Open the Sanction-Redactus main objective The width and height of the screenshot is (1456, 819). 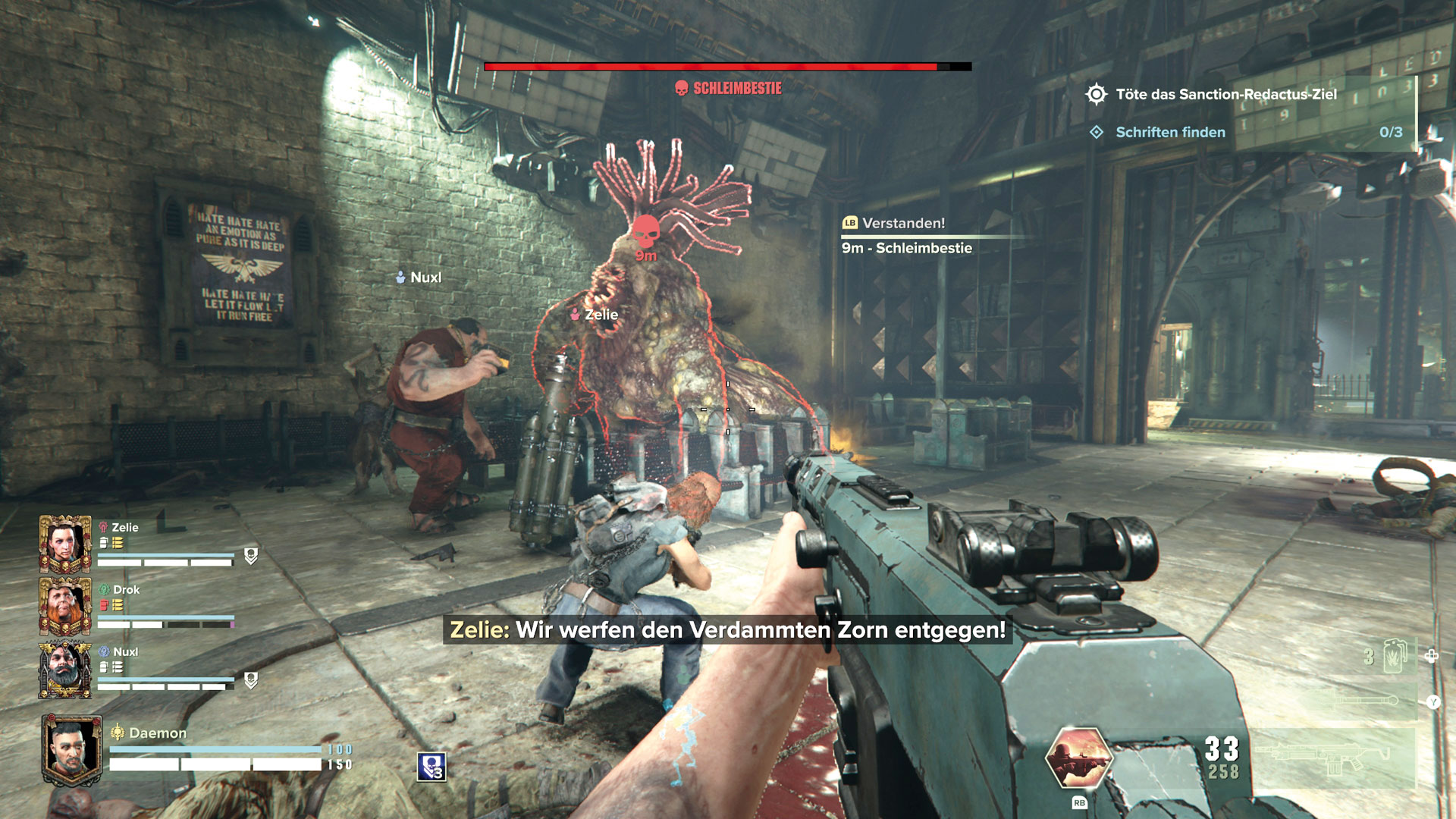1225,94
